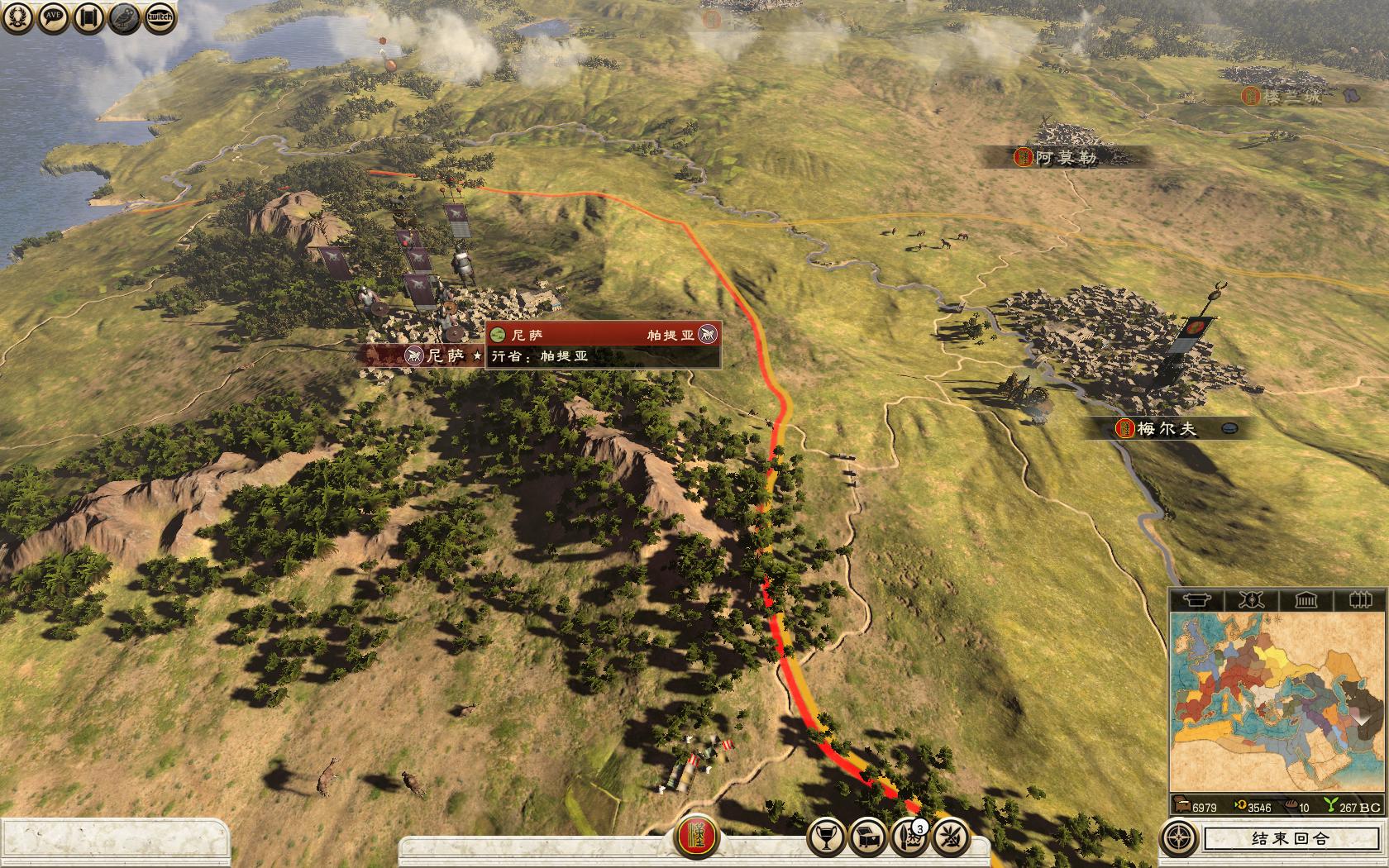This screenshot has width=1389, height=868.
Task: Click the campaign overview minimap
Action: 1277,703
